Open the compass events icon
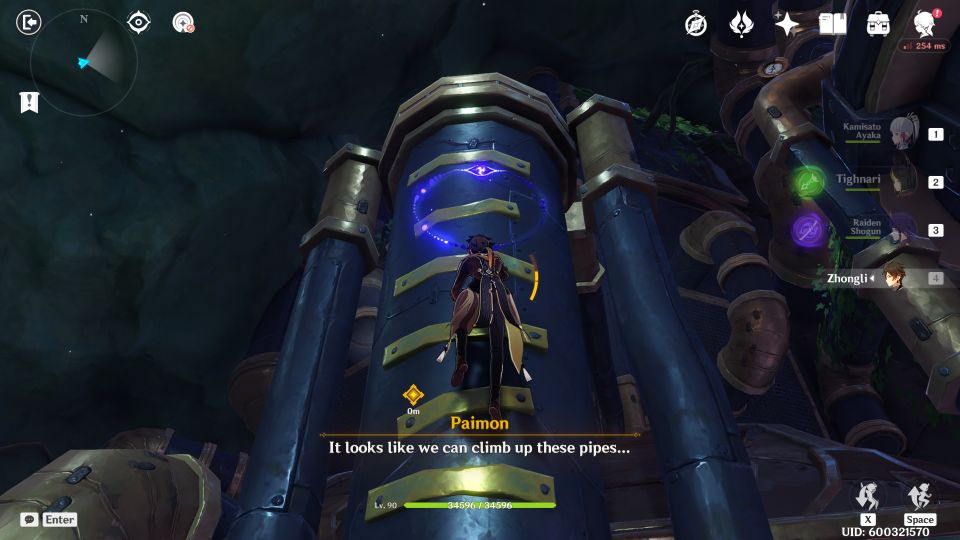 pos(696,25)
